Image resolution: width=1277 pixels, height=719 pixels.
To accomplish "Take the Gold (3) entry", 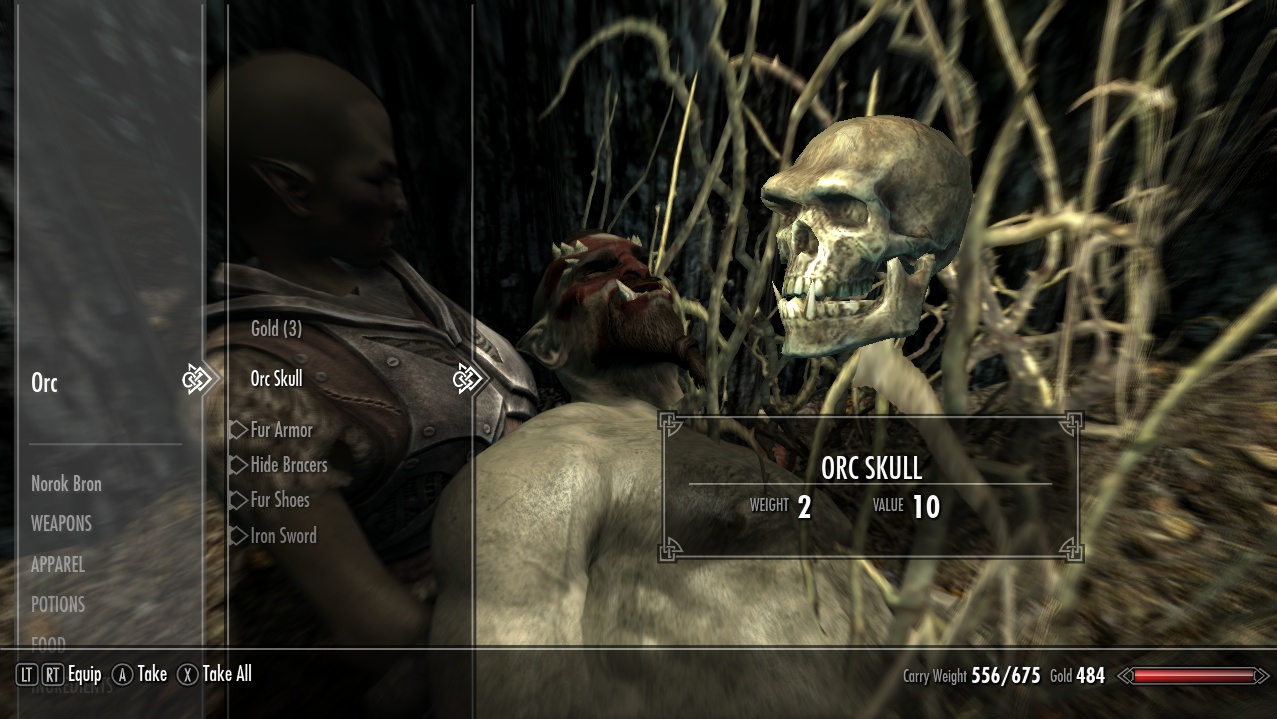I will click(276, 328).
